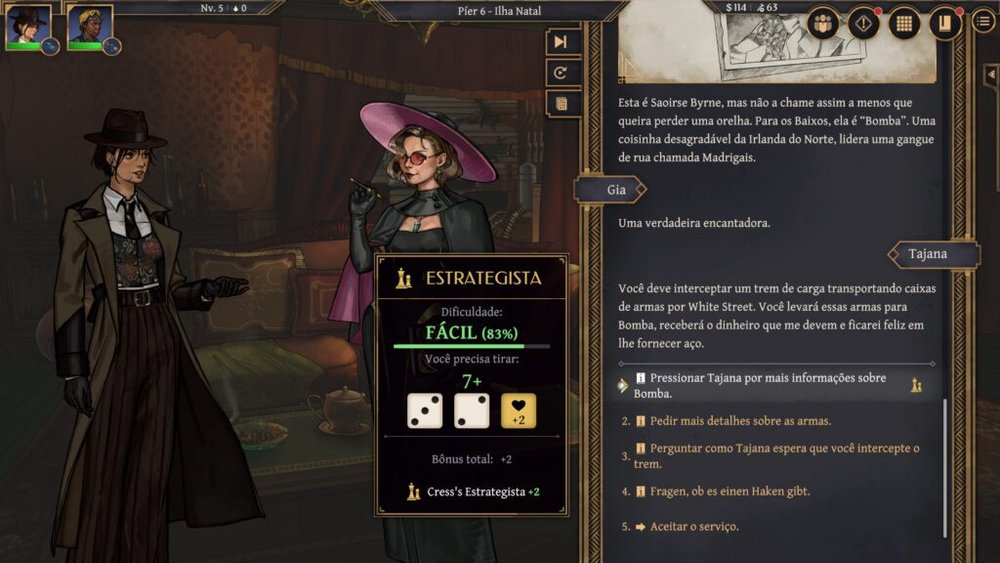Open the party members icon

[x=823, y=23]
